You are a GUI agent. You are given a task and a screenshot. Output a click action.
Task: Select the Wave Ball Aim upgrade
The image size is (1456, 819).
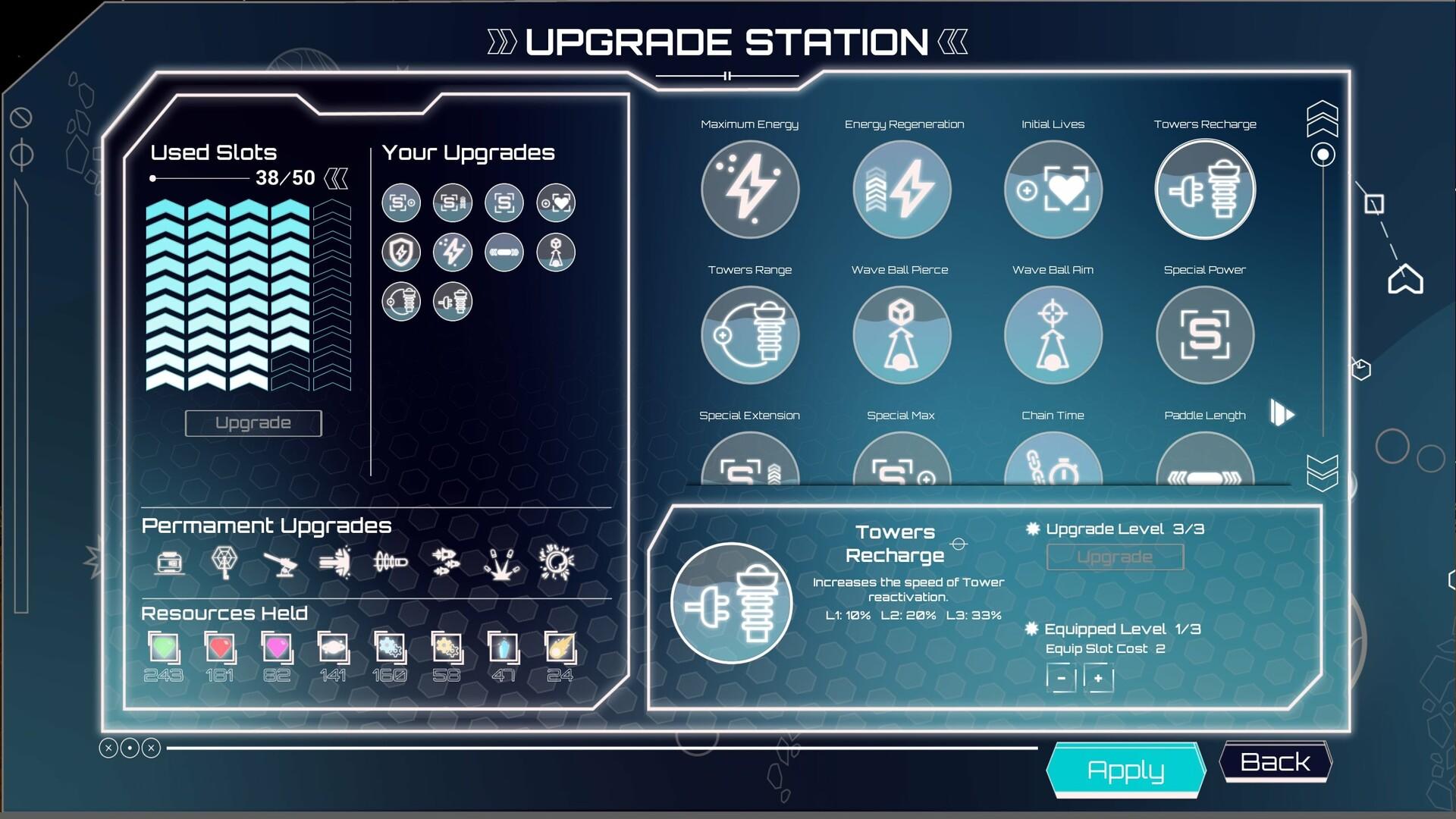pos(1053,334)
